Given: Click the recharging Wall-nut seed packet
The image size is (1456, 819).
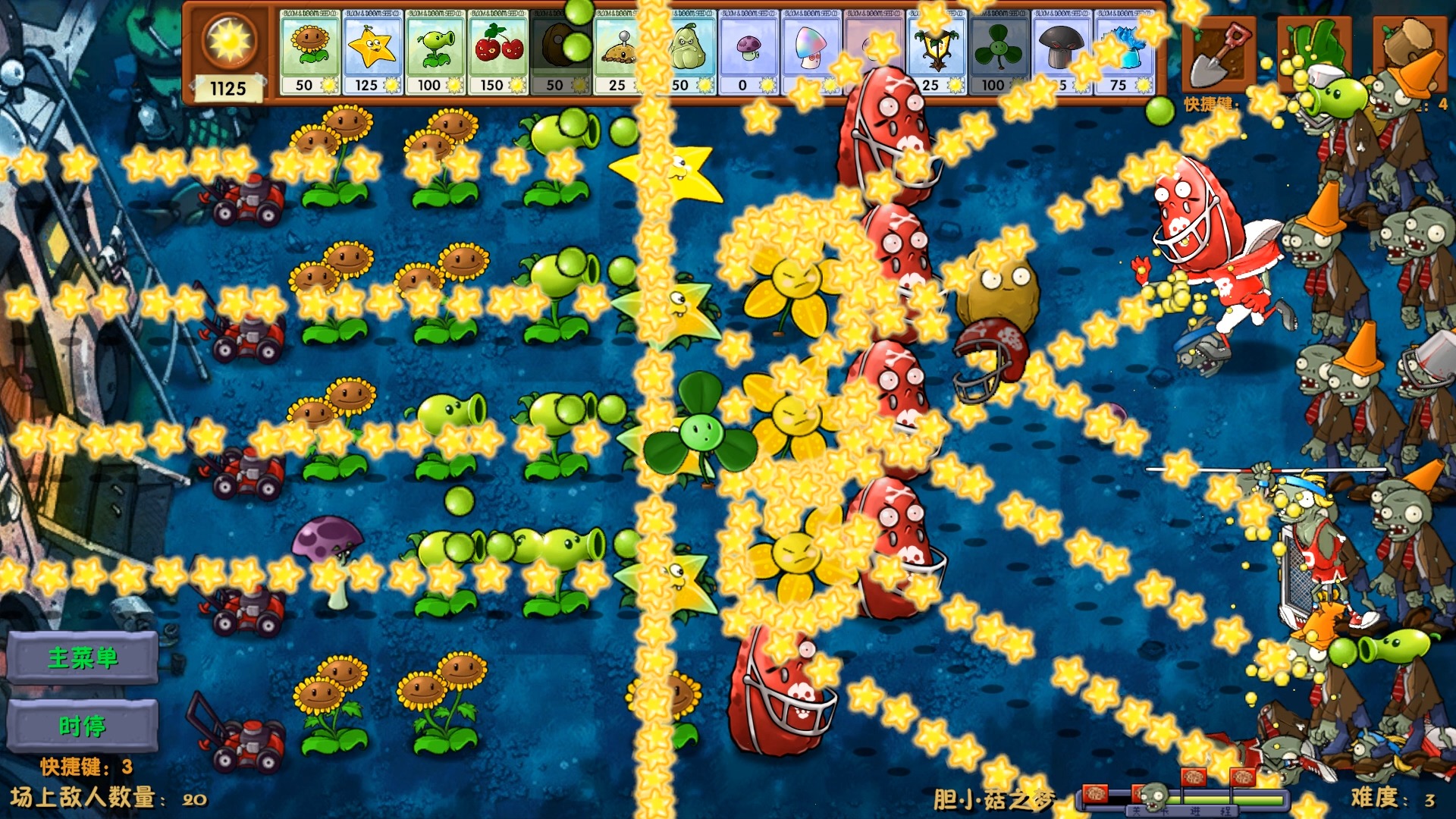Looking at the screenshot, I should (560, 52).
